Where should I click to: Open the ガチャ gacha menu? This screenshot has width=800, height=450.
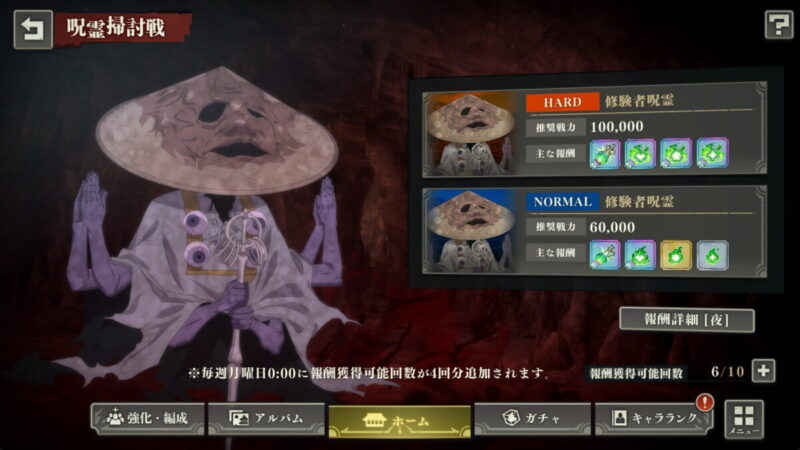[x=530, y=418]
